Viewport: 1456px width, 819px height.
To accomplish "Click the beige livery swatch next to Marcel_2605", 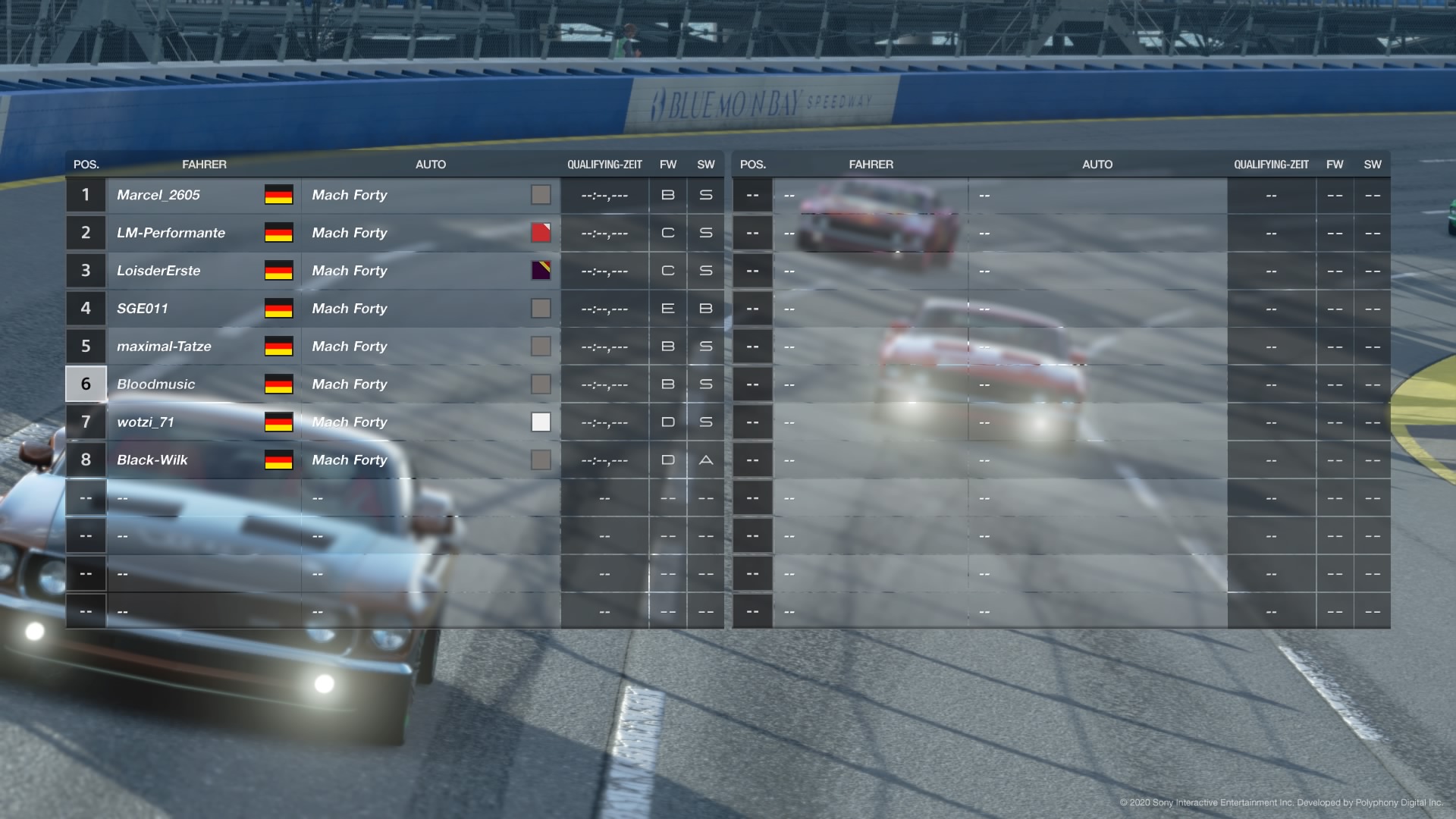I will tap(541, 195).
